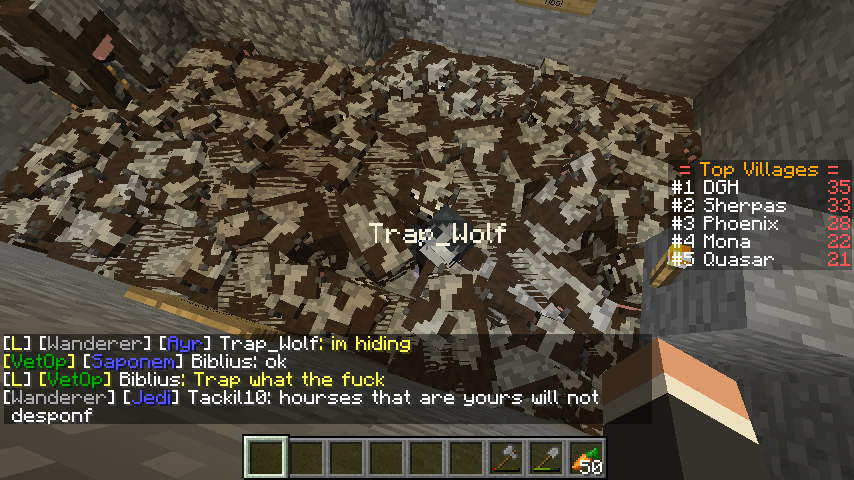Image resolution: width=854 pixels, height=480 pixels.
Task: Click the Quasar entry in Top Villages
Action: pos(738,259)
